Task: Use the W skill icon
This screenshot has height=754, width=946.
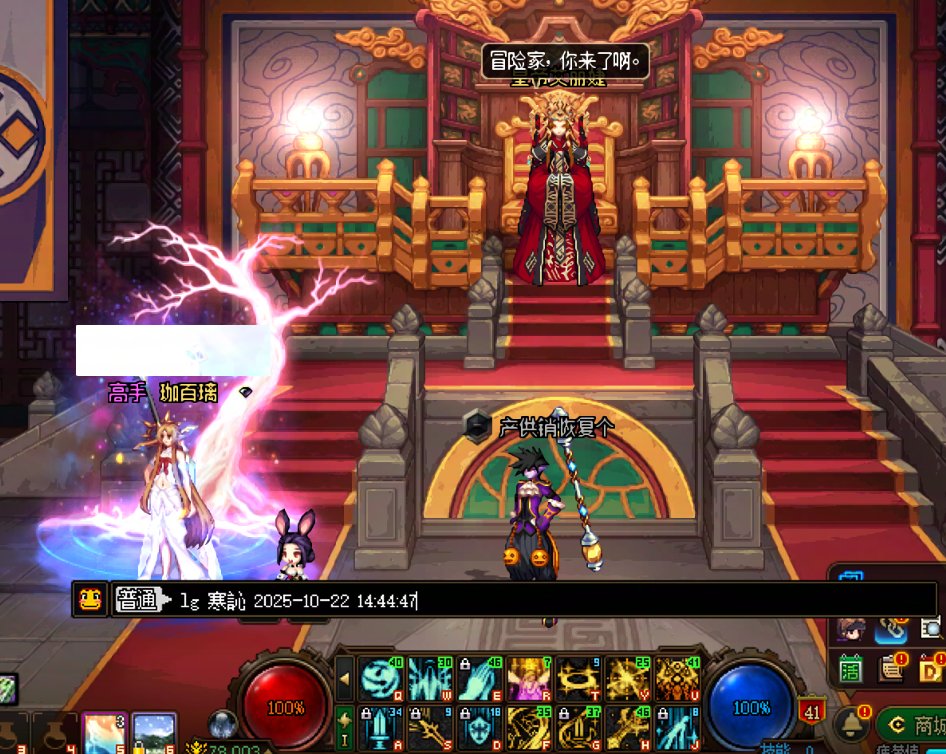Action: coord(430,679)
